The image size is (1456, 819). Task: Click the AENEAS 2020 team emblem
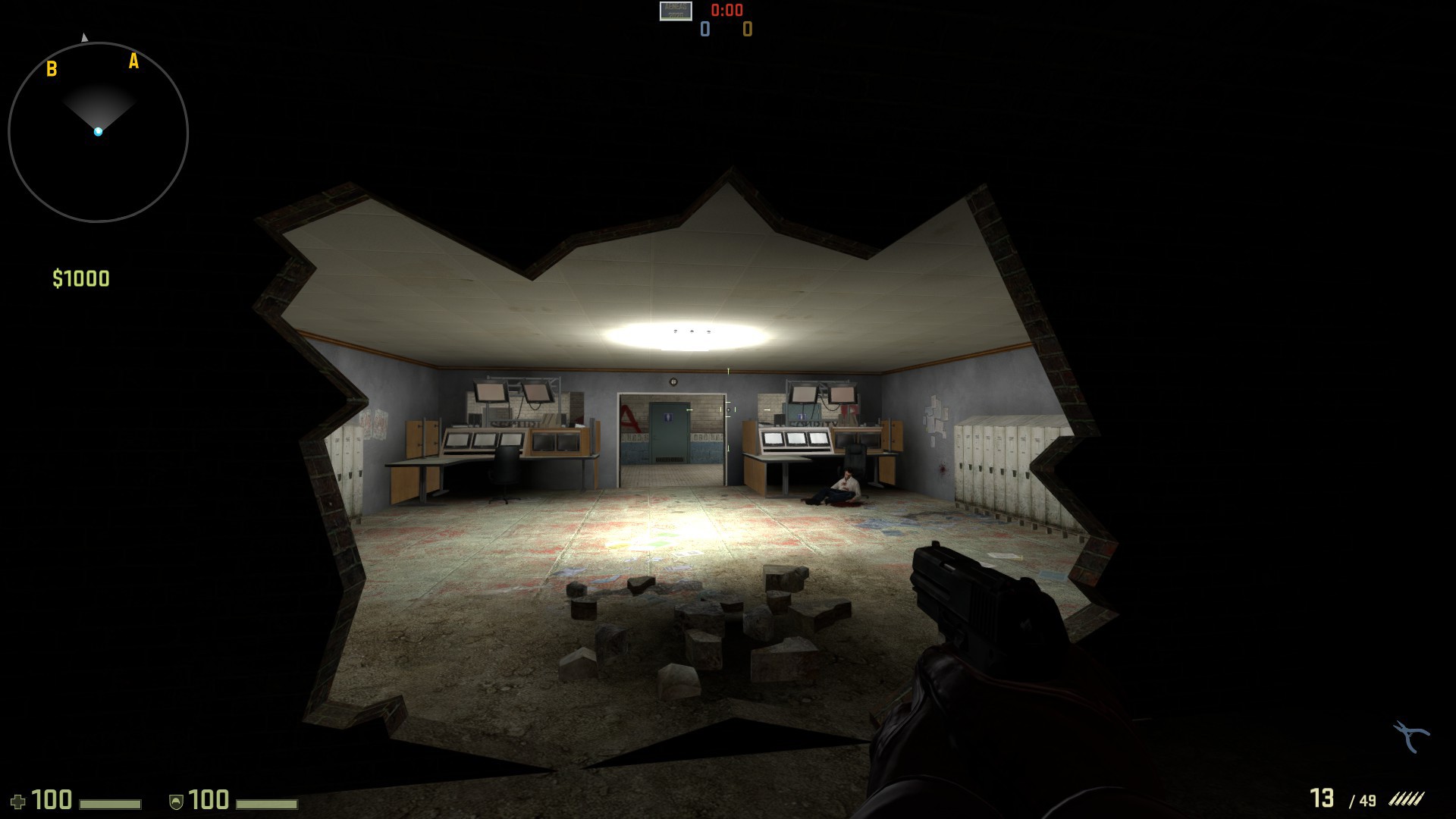676,12
